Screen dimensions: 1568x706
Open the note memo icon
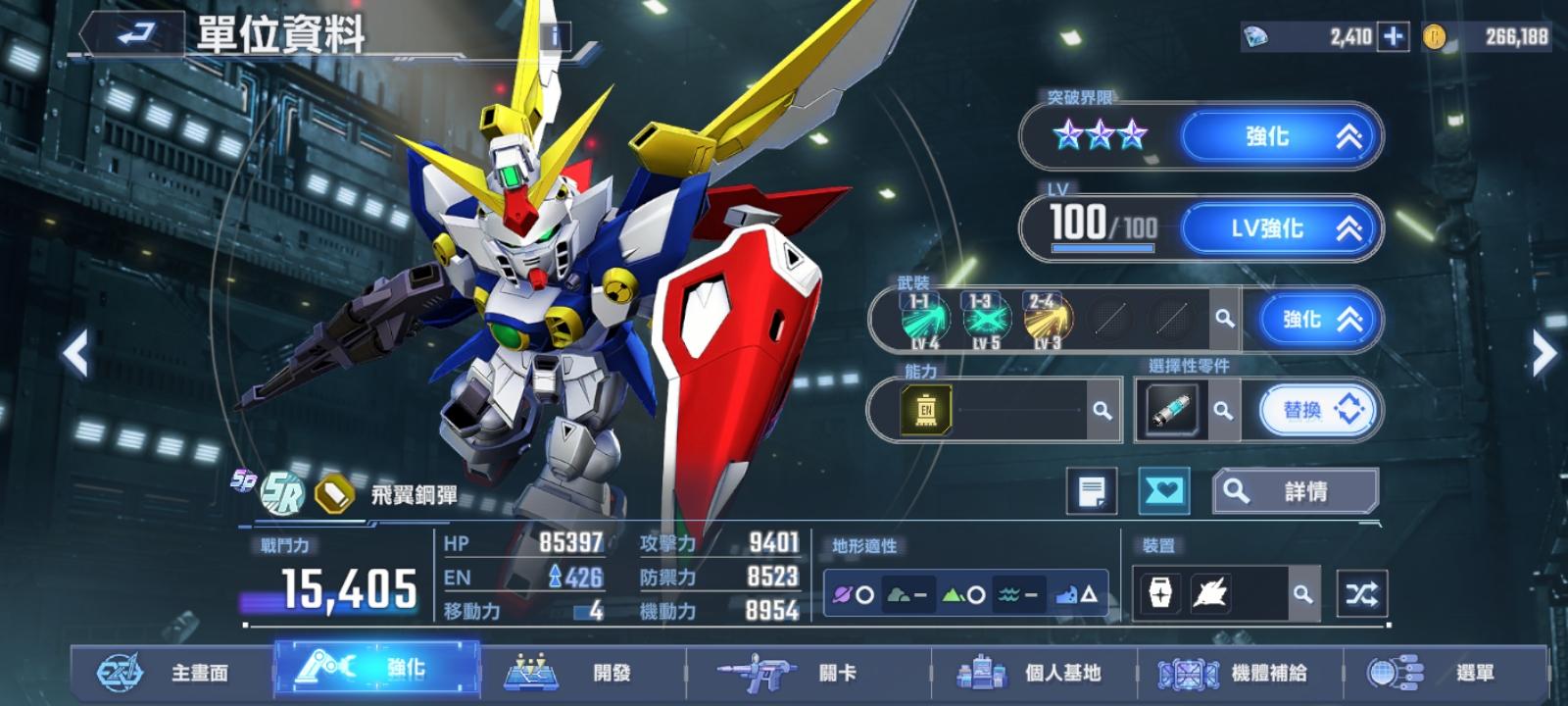1091,491
